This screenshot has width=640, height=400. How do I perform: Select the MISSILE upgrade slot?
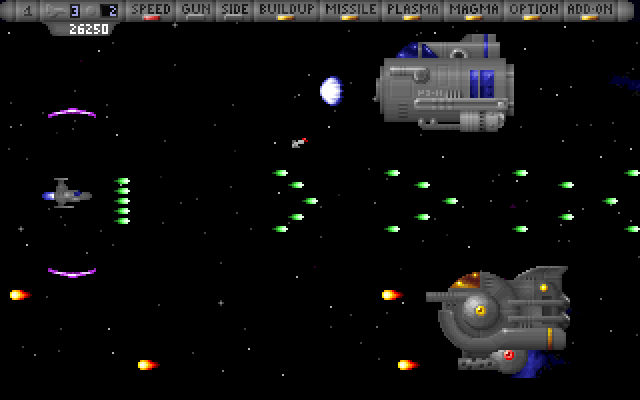point(350,10)
